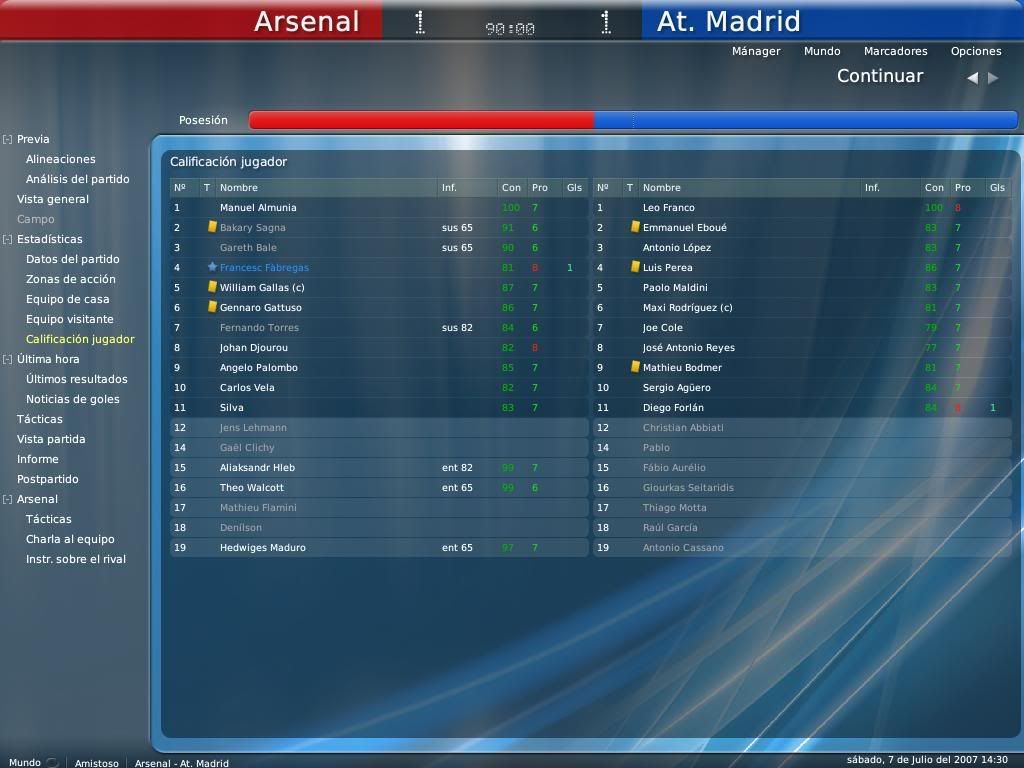Open the Opciones menu
The image size is (1024, 768).
(x=975, y=51)
